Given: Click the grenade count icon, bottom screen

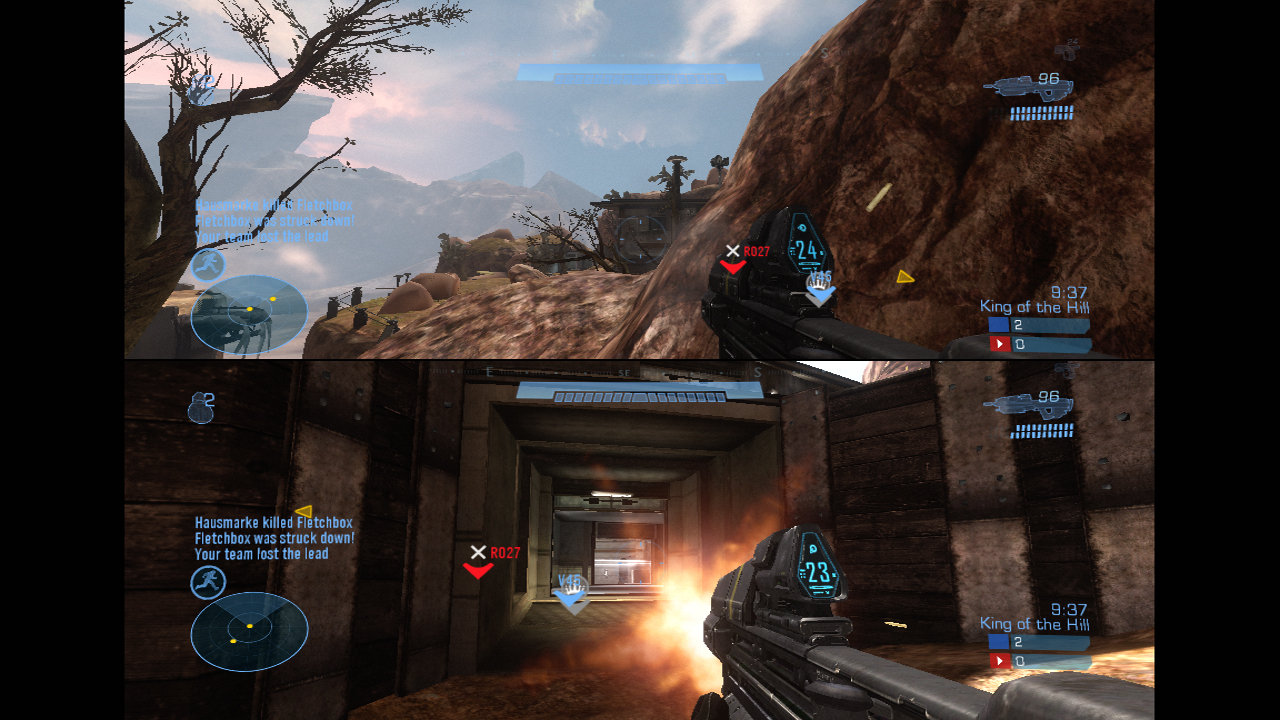Looking at the screenshot, I should pyautogui.click(x=200, y=407).
